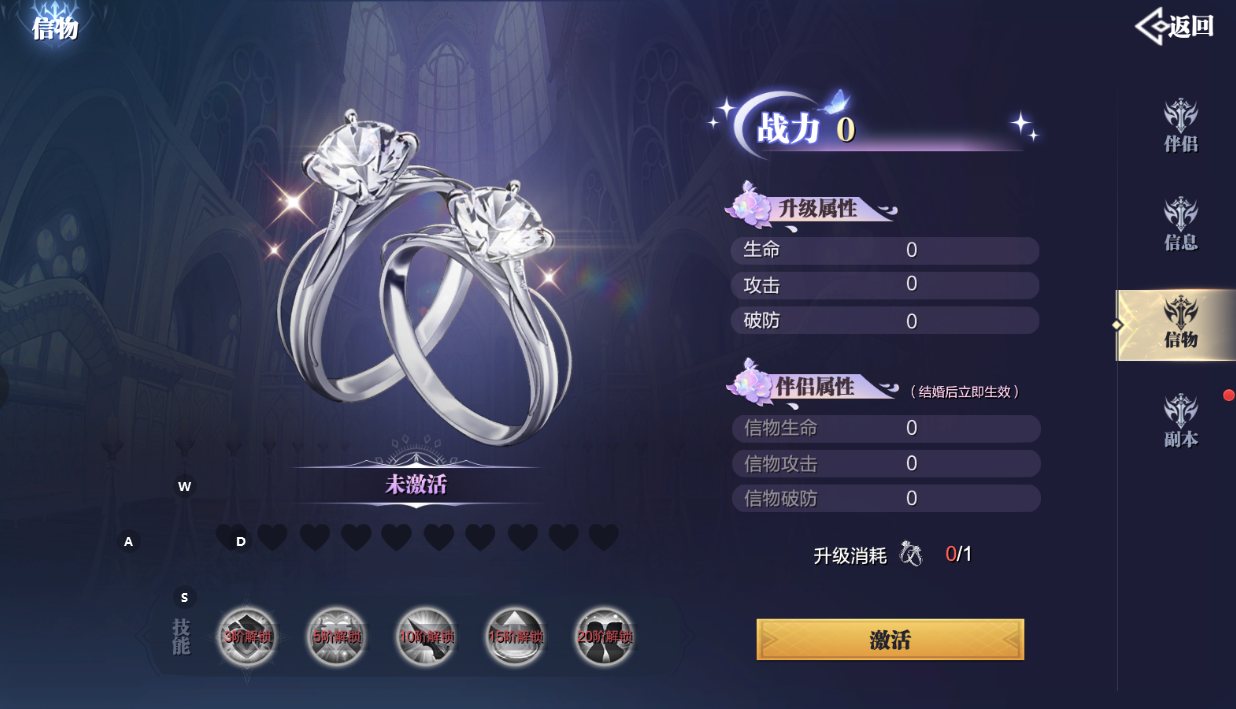Select the skill that unlocks at 10阶
The width and height of the screenshot is (1236, 709).
point(425,636)
